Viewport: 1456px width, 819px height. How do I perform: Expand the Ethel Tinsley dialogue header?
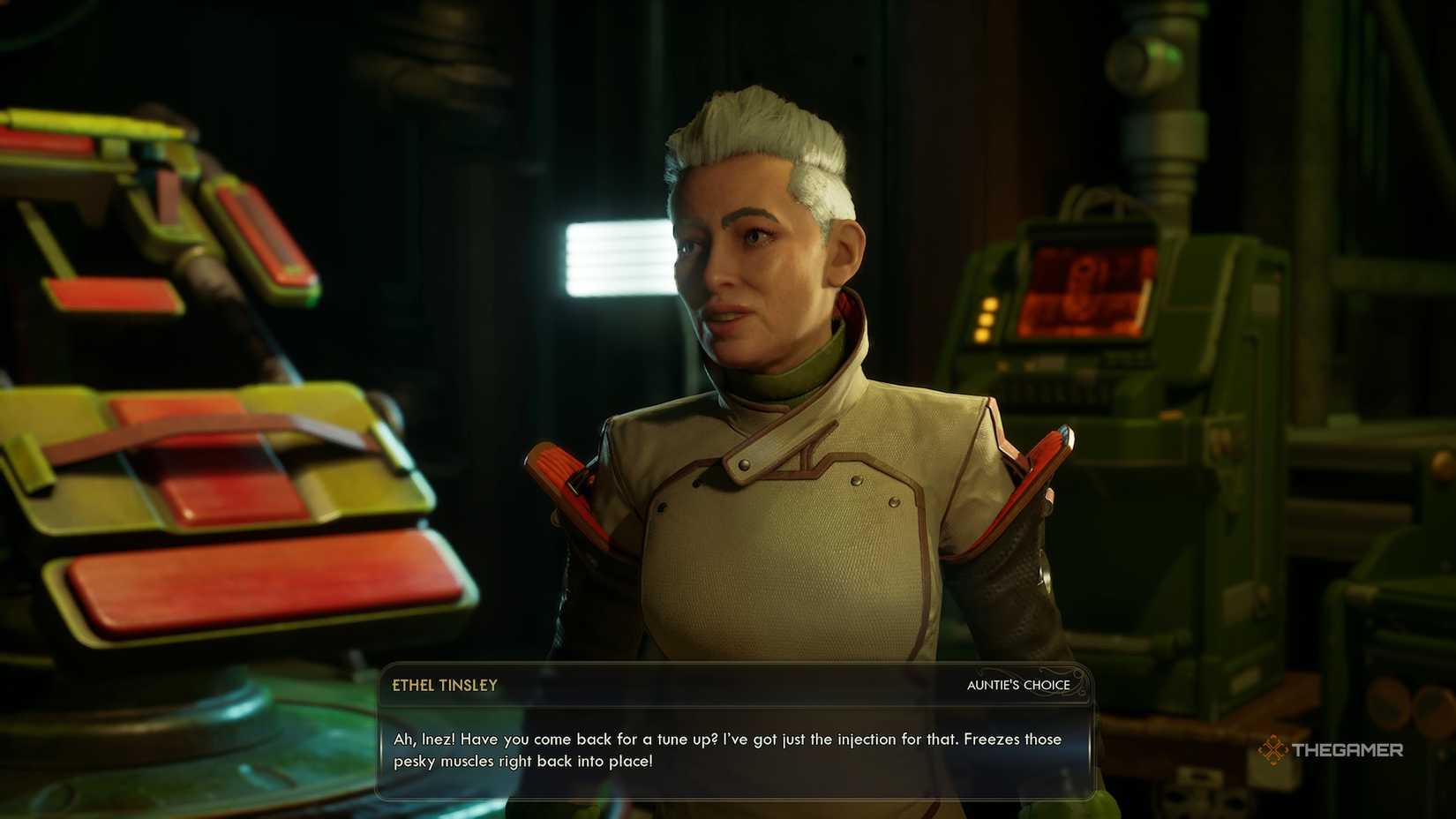443,685
